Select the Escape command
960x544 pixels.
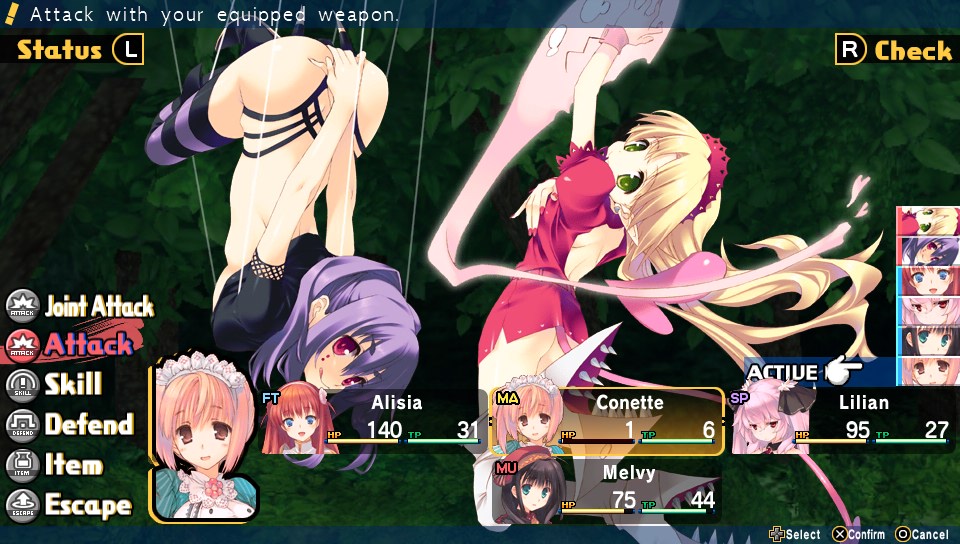click(x=70, y=505)
